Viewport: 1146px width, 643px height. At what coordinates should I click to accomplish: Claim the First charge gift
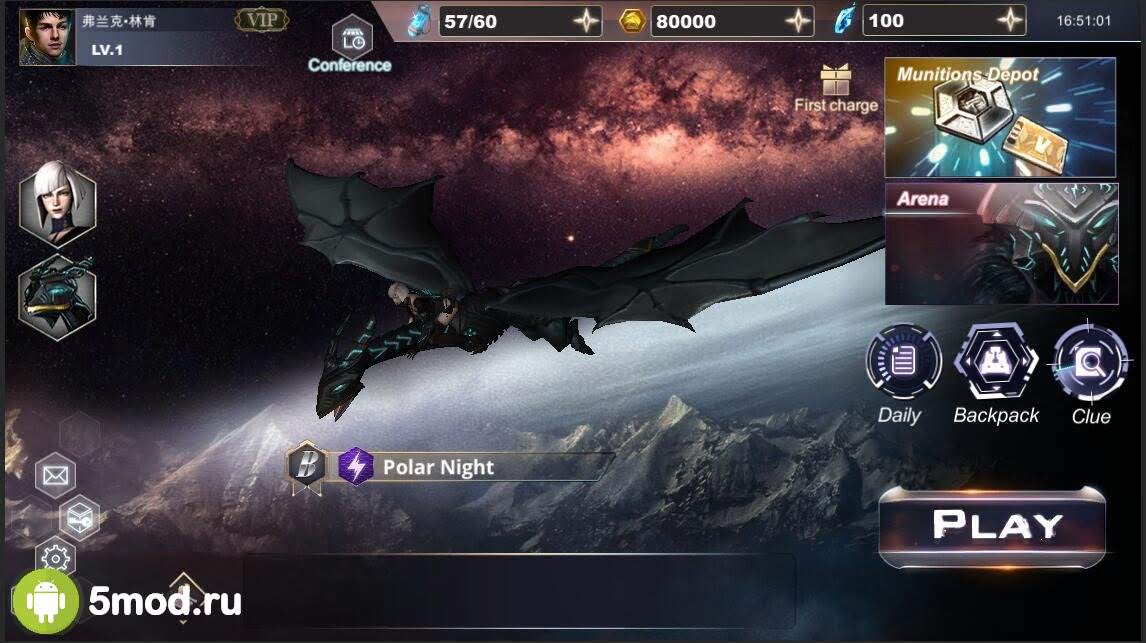coord(834,80)
